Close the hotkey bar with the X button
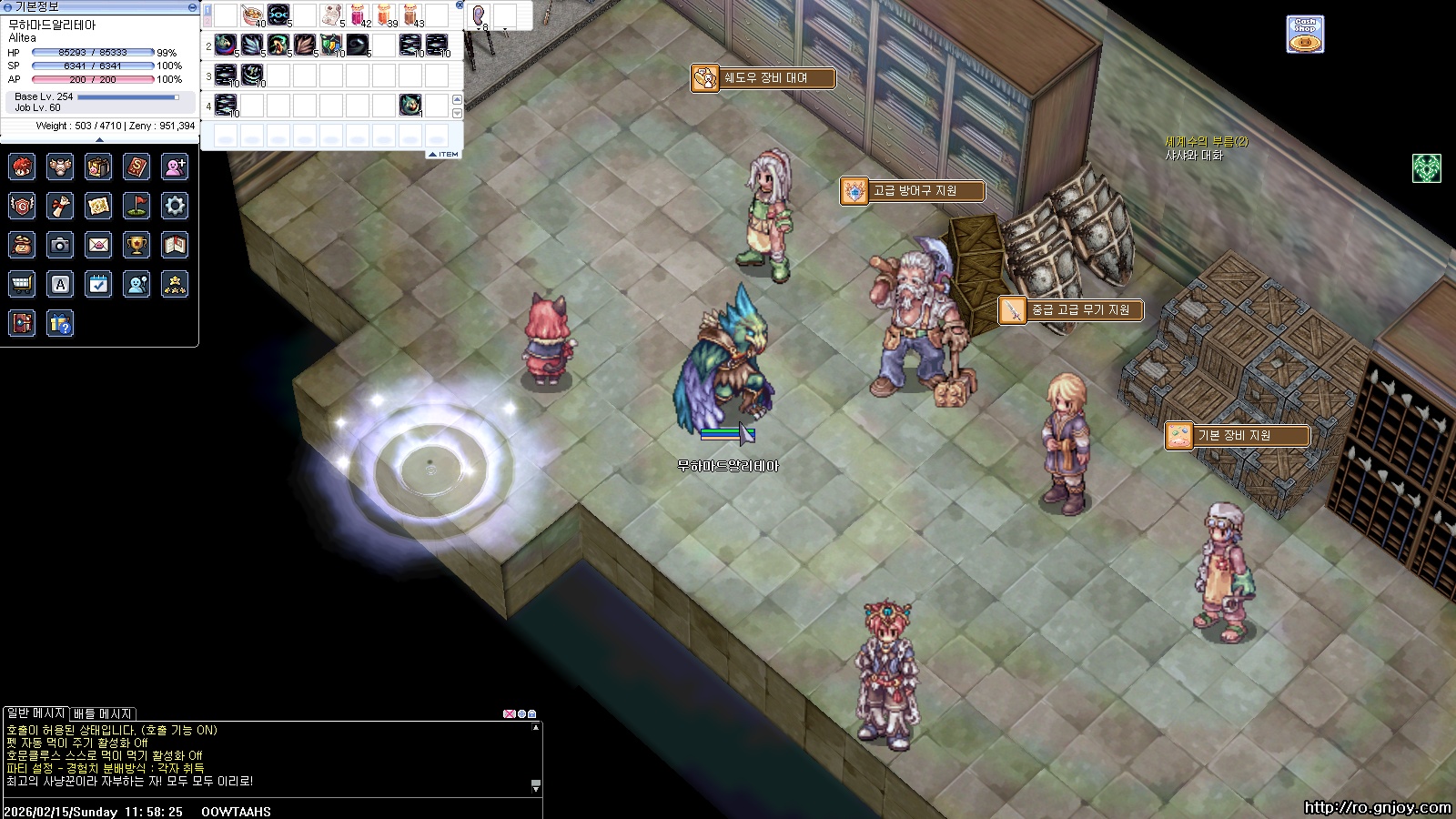 (x=460, y=5)
